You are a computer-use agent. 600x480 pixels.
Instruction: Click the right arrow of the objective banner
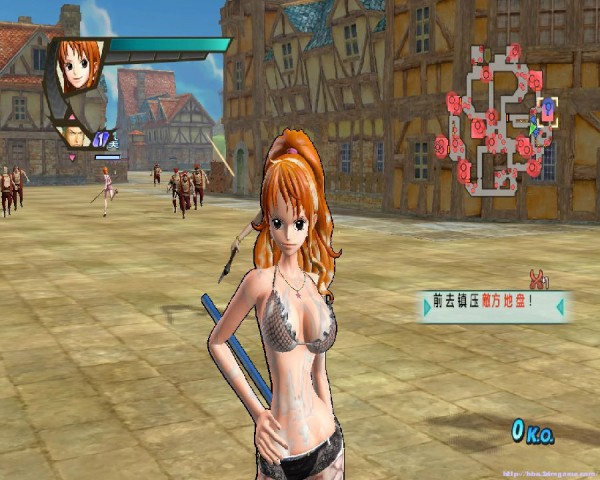560,306
